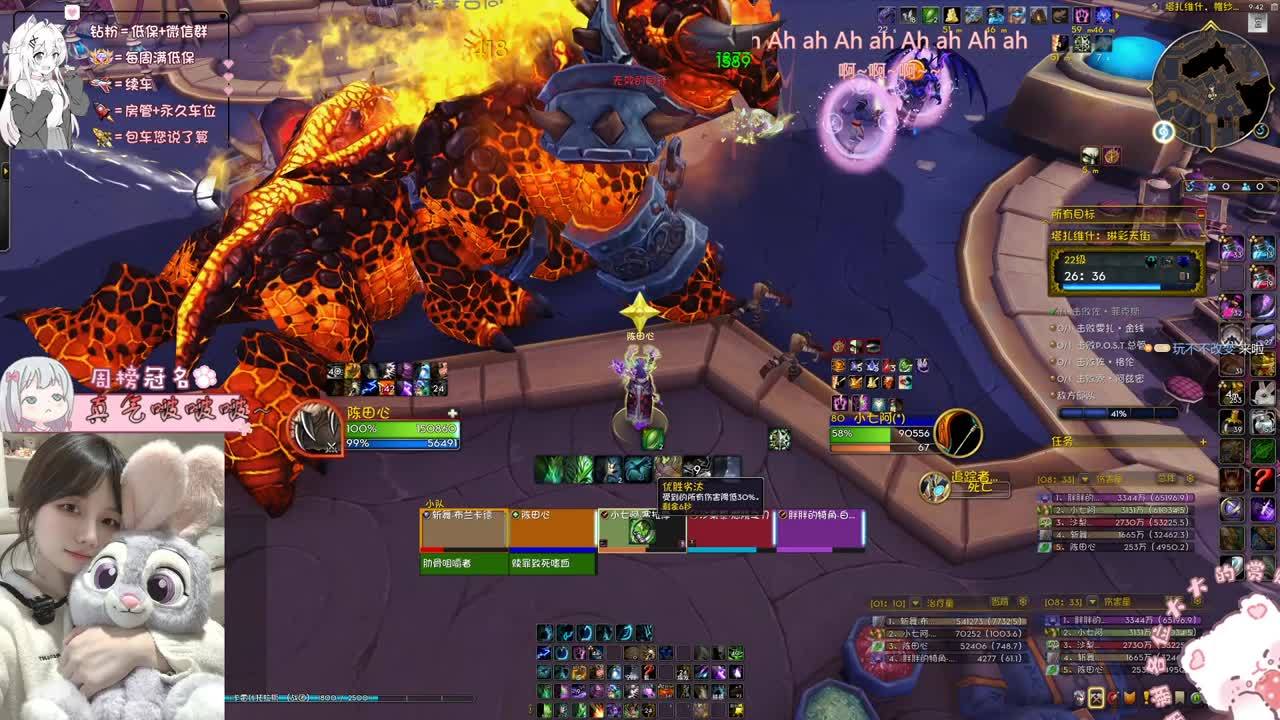Viewport: 1280px width, 720px height.
Task: Click the 肋骨咀嚼者 green bar
Action: (x=463, y=564)
